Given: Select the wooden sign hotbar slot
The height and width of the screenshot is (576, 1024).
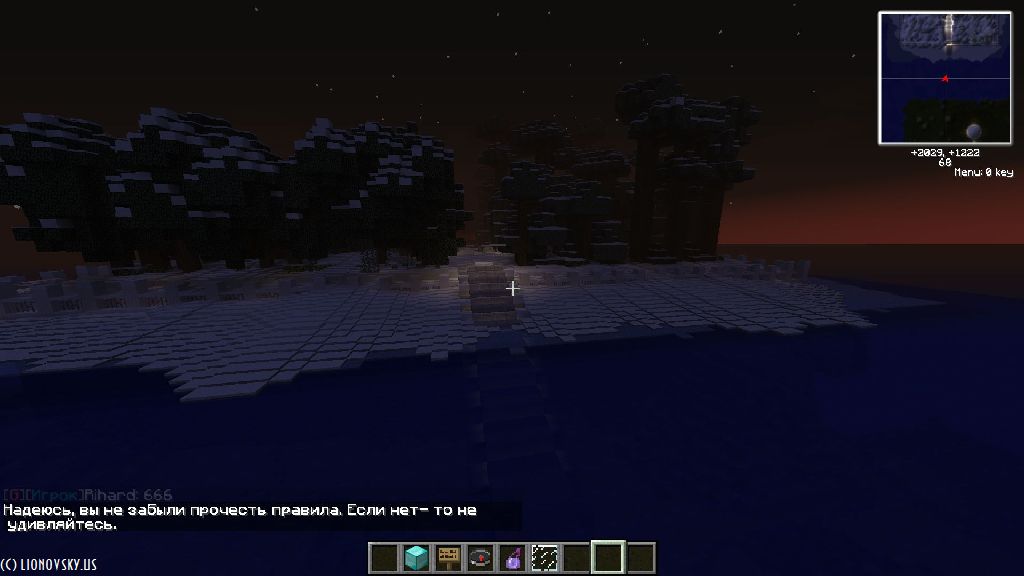Looking at the screenshot, I should [448, 557].
